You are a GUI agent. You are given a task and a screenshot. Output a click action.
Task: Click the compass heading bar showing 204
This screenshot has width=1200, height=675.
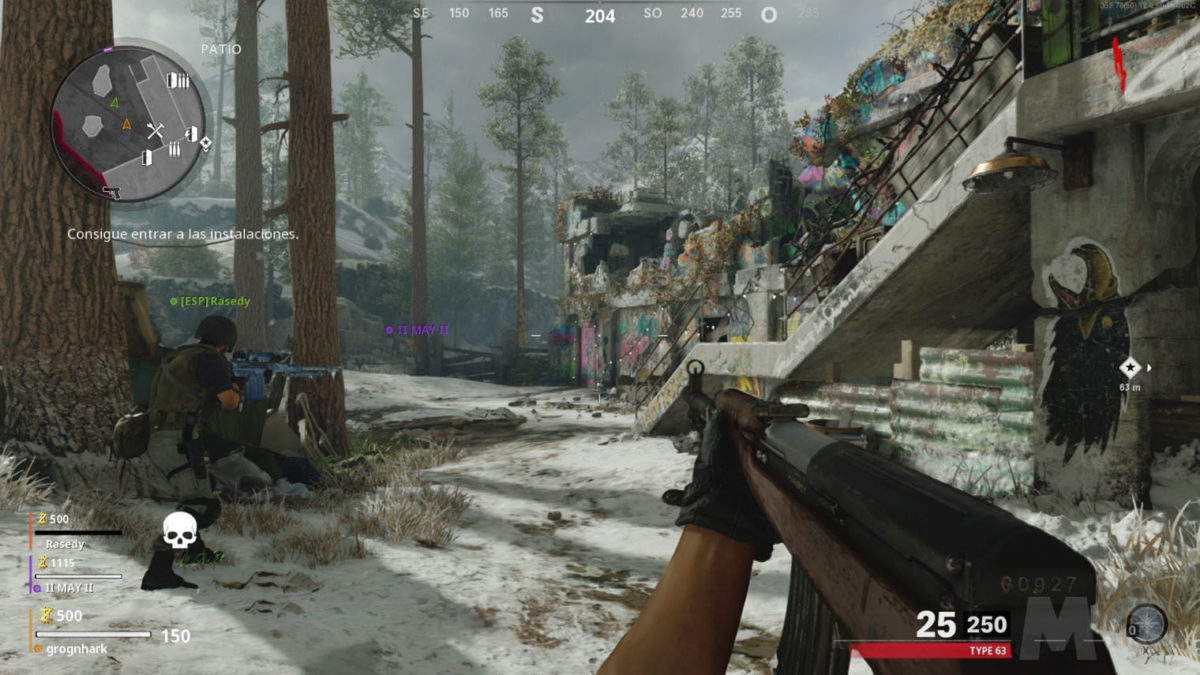600,15
